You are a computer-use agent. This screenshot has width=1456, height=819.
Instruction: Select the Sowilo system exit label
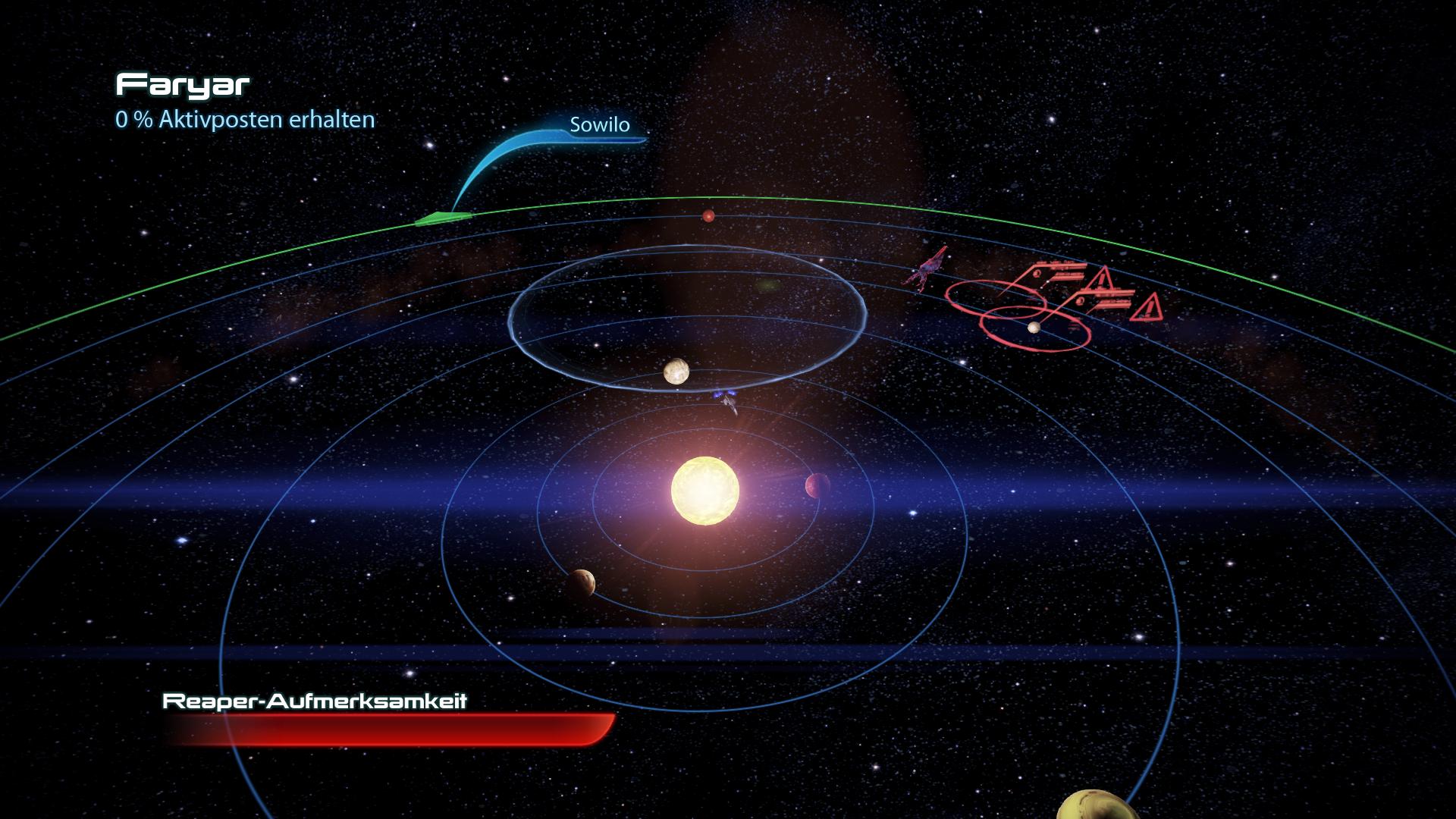pyautogui.click(x=599, y=125)
